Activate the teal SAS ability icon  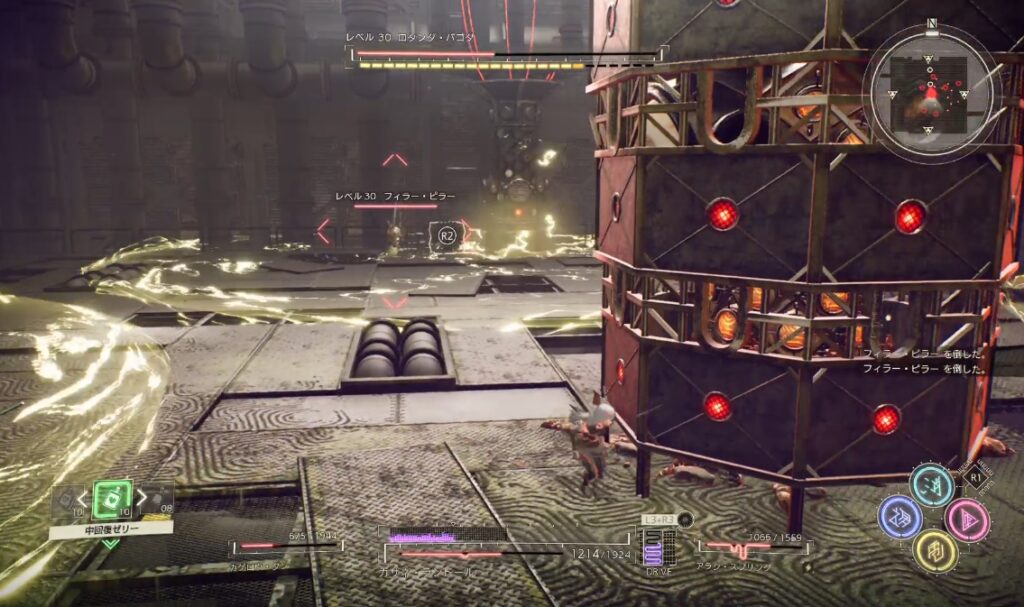coord(932,485)
